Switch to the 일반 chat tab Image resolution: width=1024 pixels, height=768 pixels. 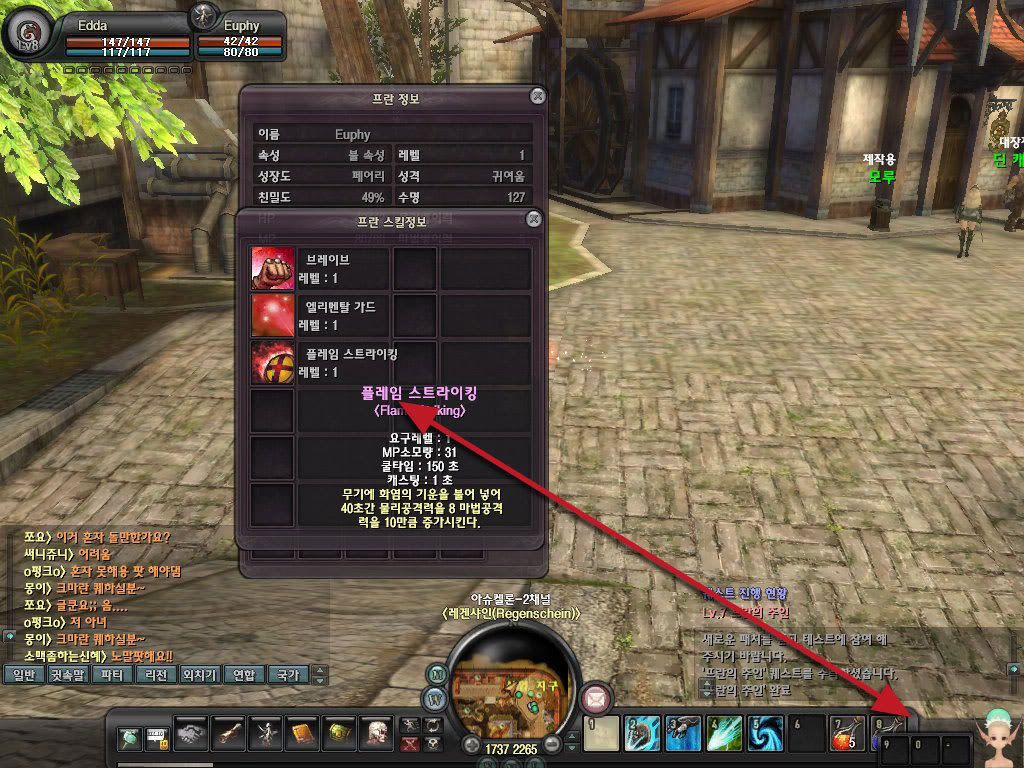(x=23, y=675)
